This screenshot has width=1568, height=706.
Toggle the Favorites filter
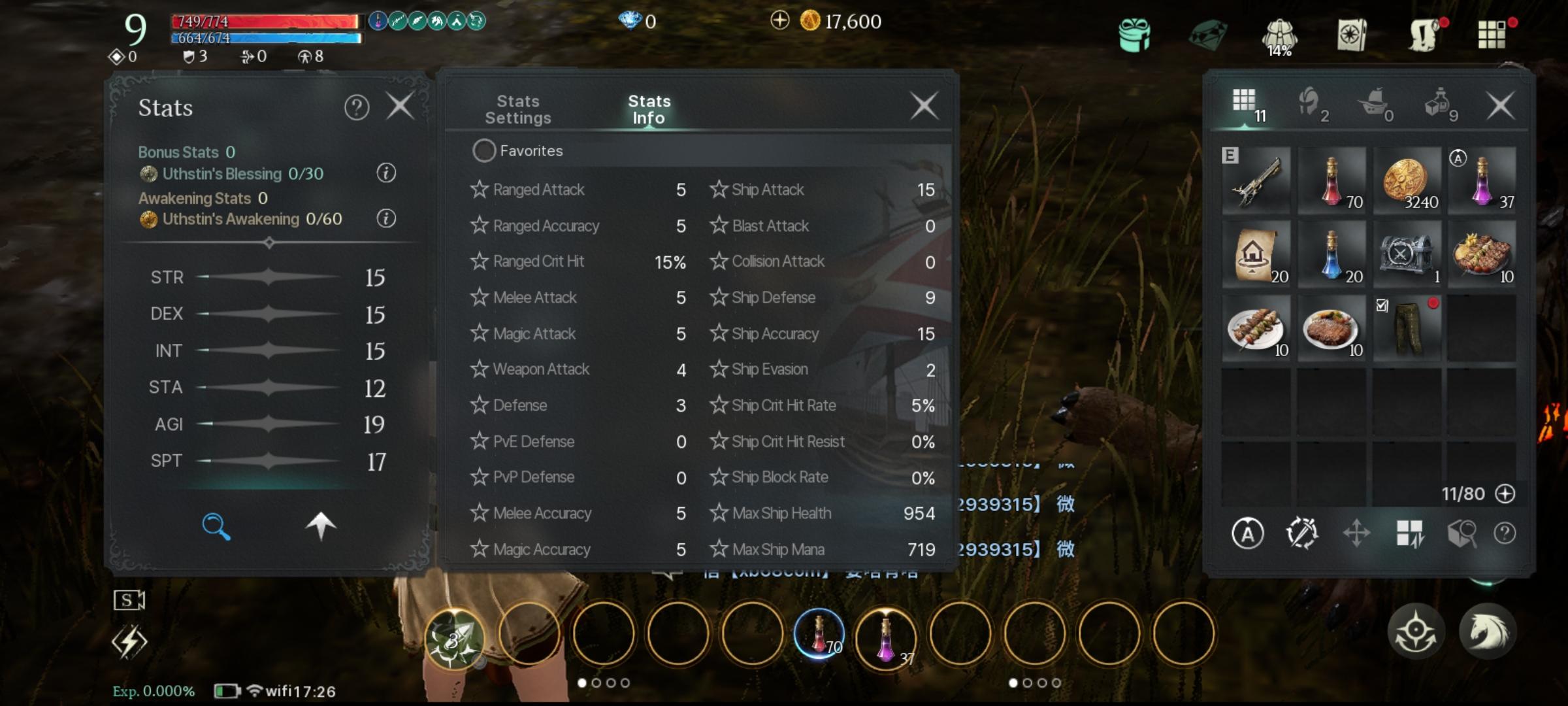point(484,151)
